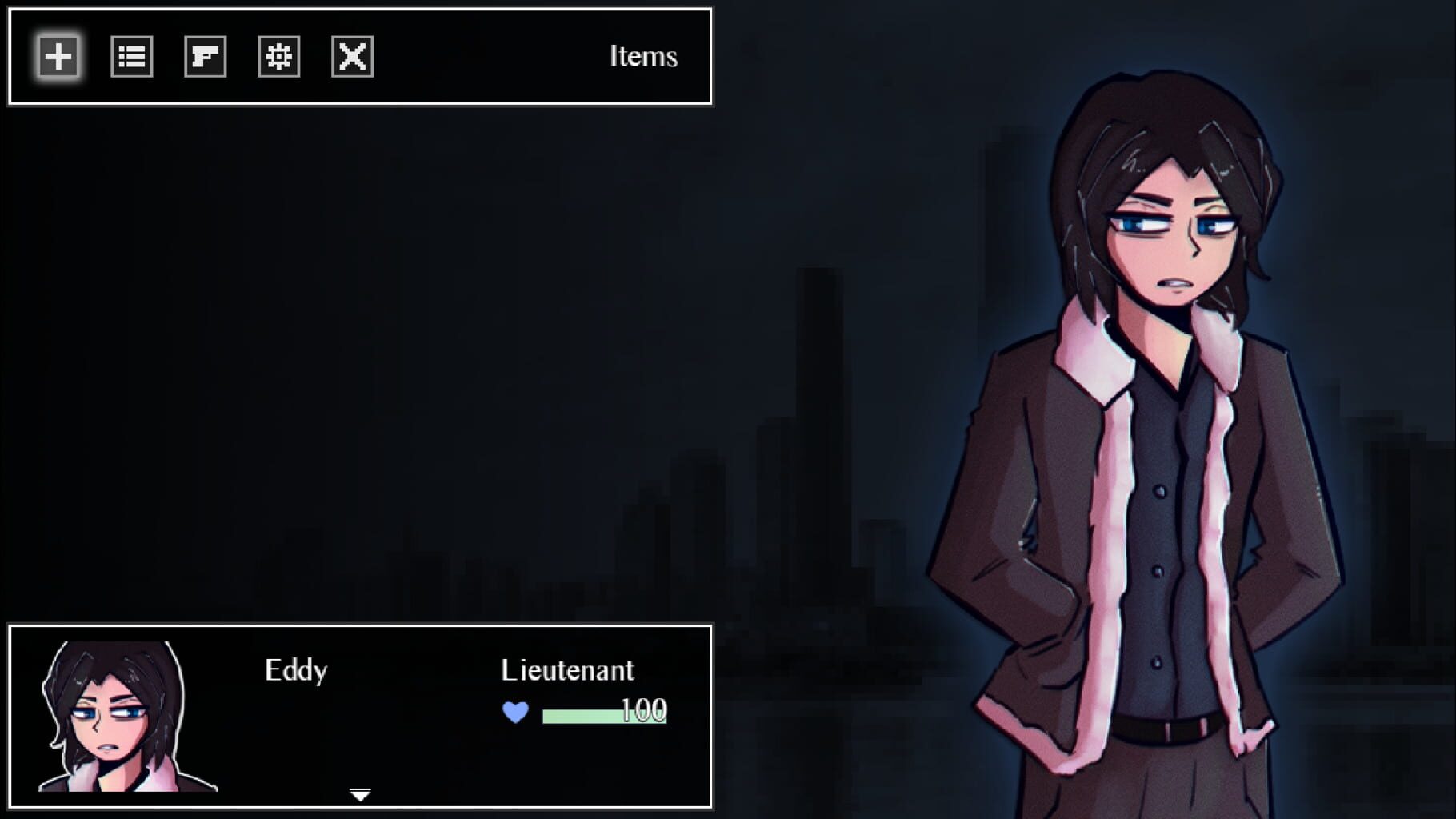Switch to the Items menu category
This screenshot has height=819, width=1456.
(x=643, y=56)
